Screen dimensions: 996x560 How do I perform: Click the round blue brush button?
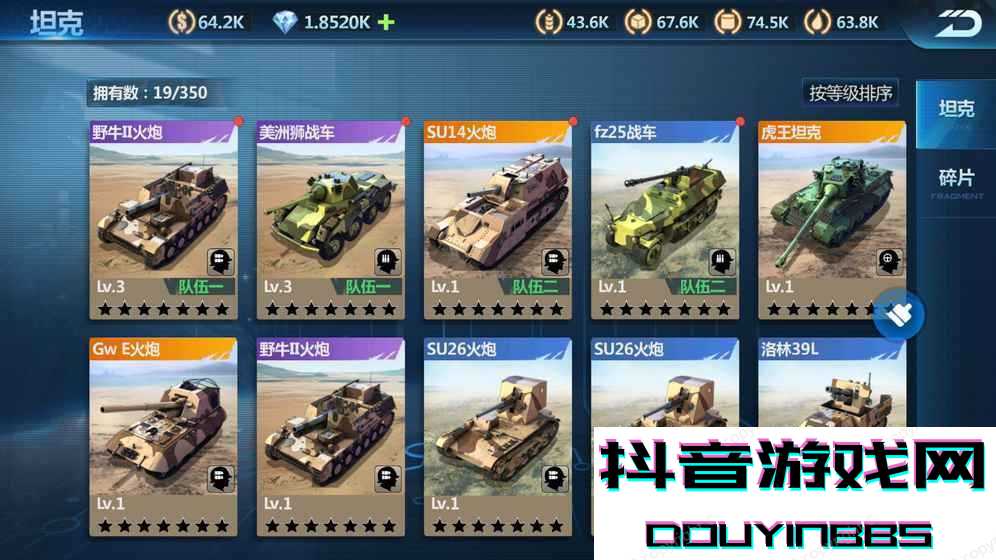pyautogui.click(x=898, y=316)
